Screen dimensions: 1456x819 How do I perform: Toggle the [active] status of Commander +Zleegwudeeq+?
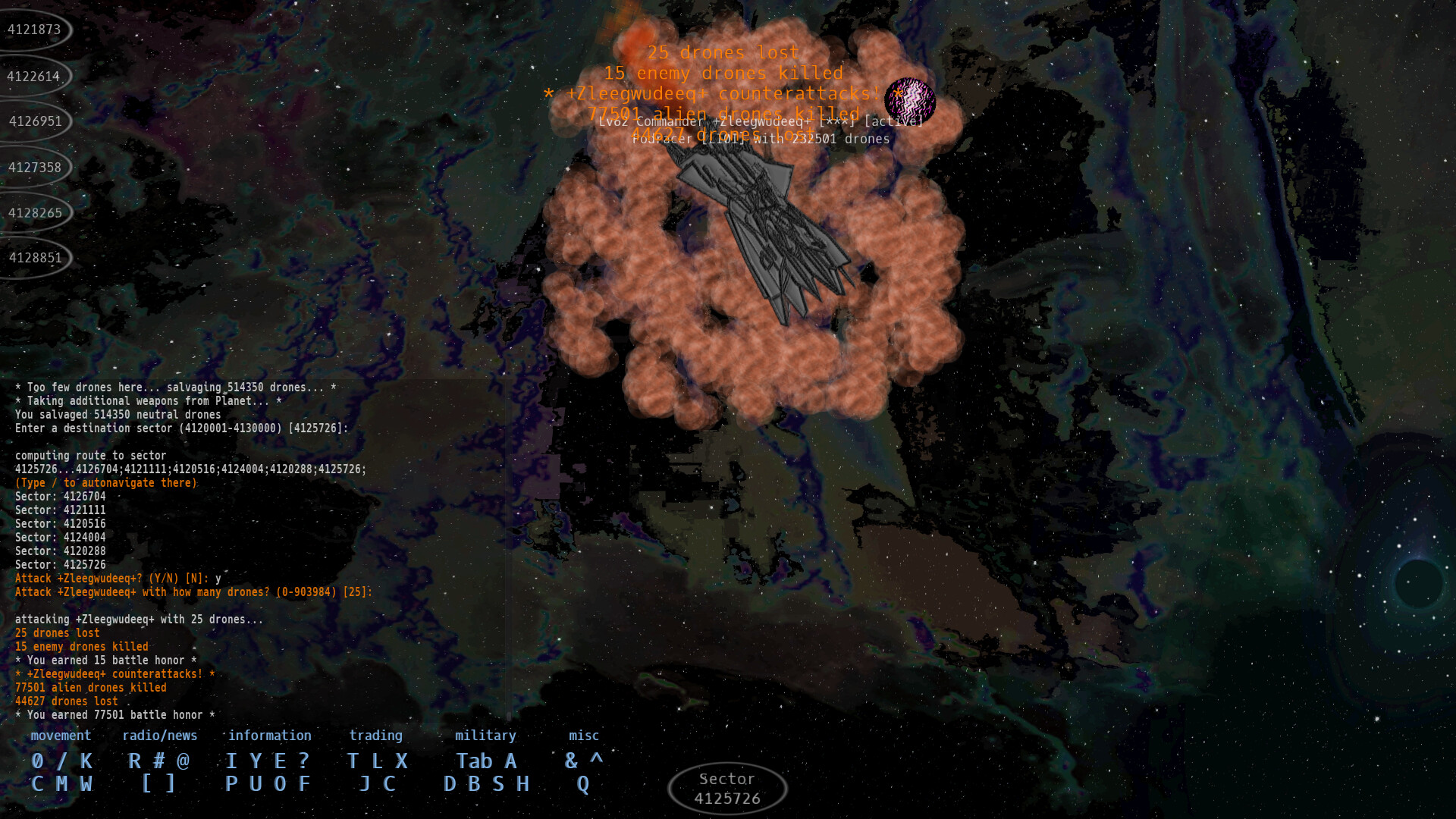[x=893, y=121]
